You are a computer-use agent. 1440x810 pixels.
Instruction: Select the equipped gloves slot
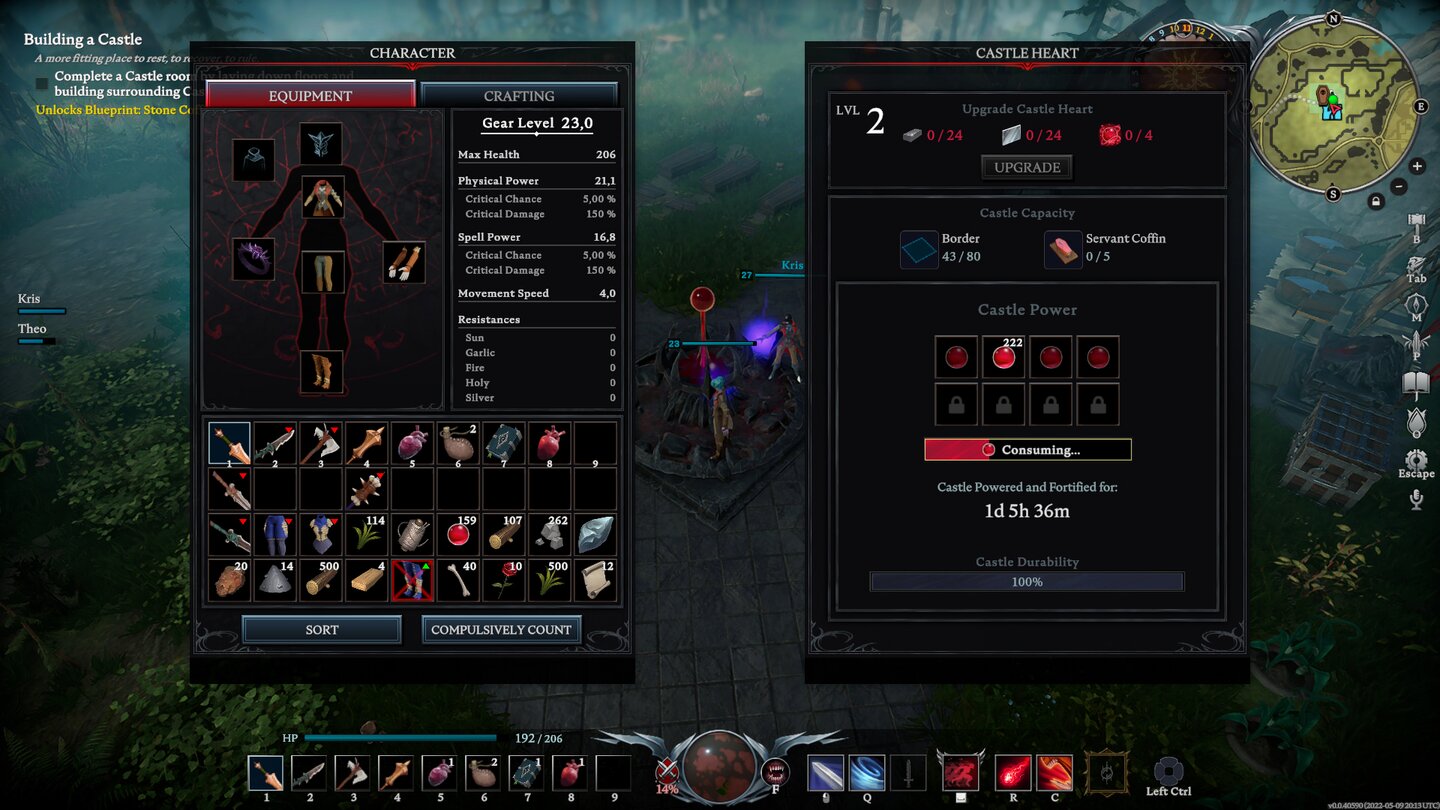point(404,262)
